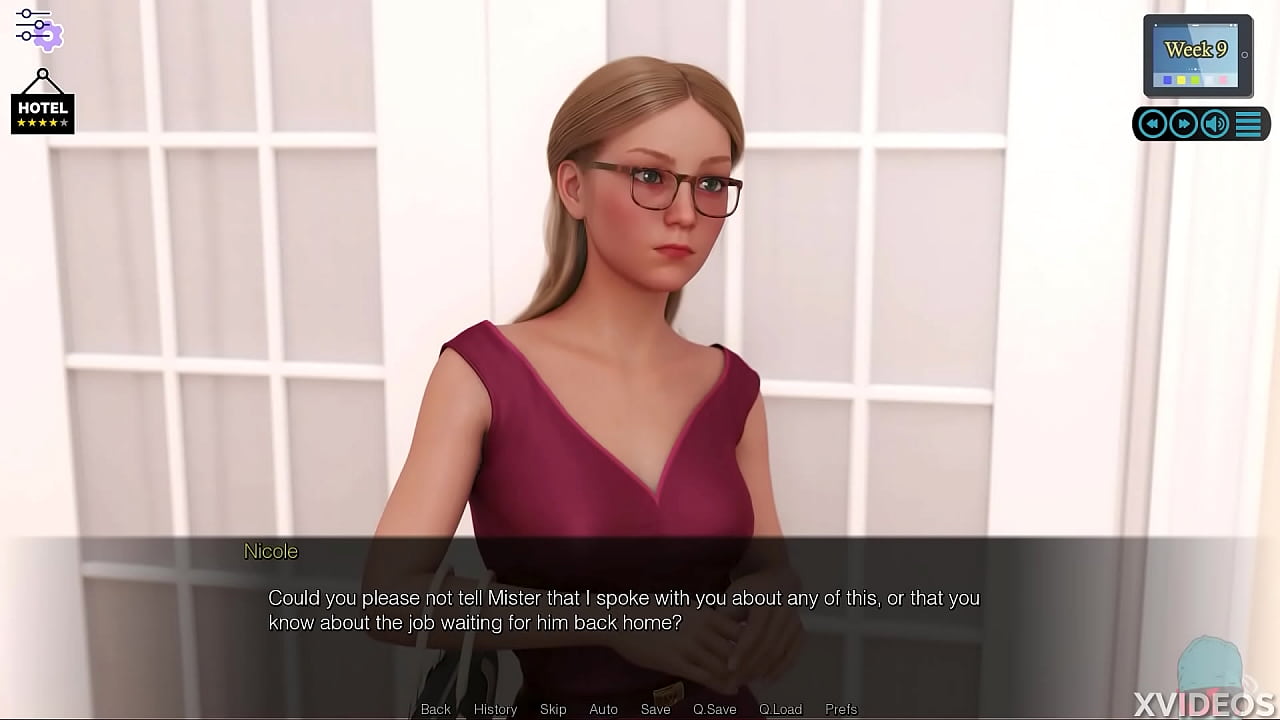Image resolution: width=1280 pixels, height=720 pixels.
Task: Toggle the speaker sound button
Action: tap(1215, 124)
